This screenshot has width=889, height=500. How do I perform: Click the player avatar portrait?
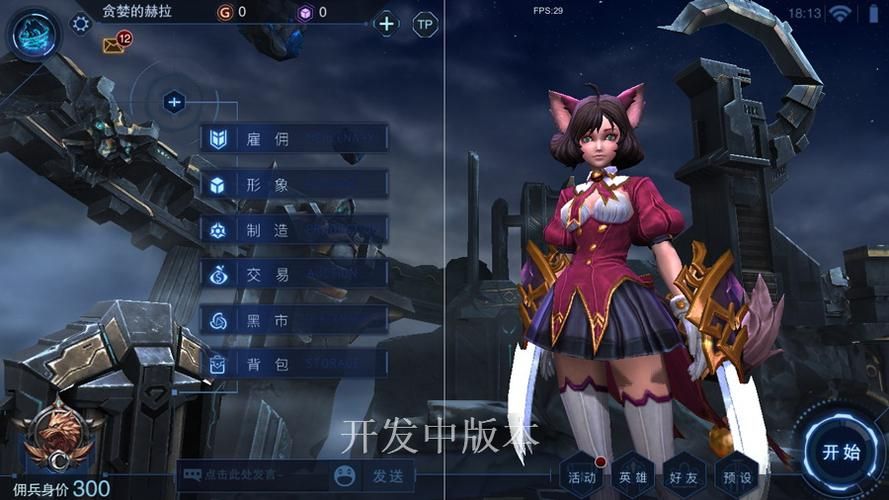click(34, 33)
